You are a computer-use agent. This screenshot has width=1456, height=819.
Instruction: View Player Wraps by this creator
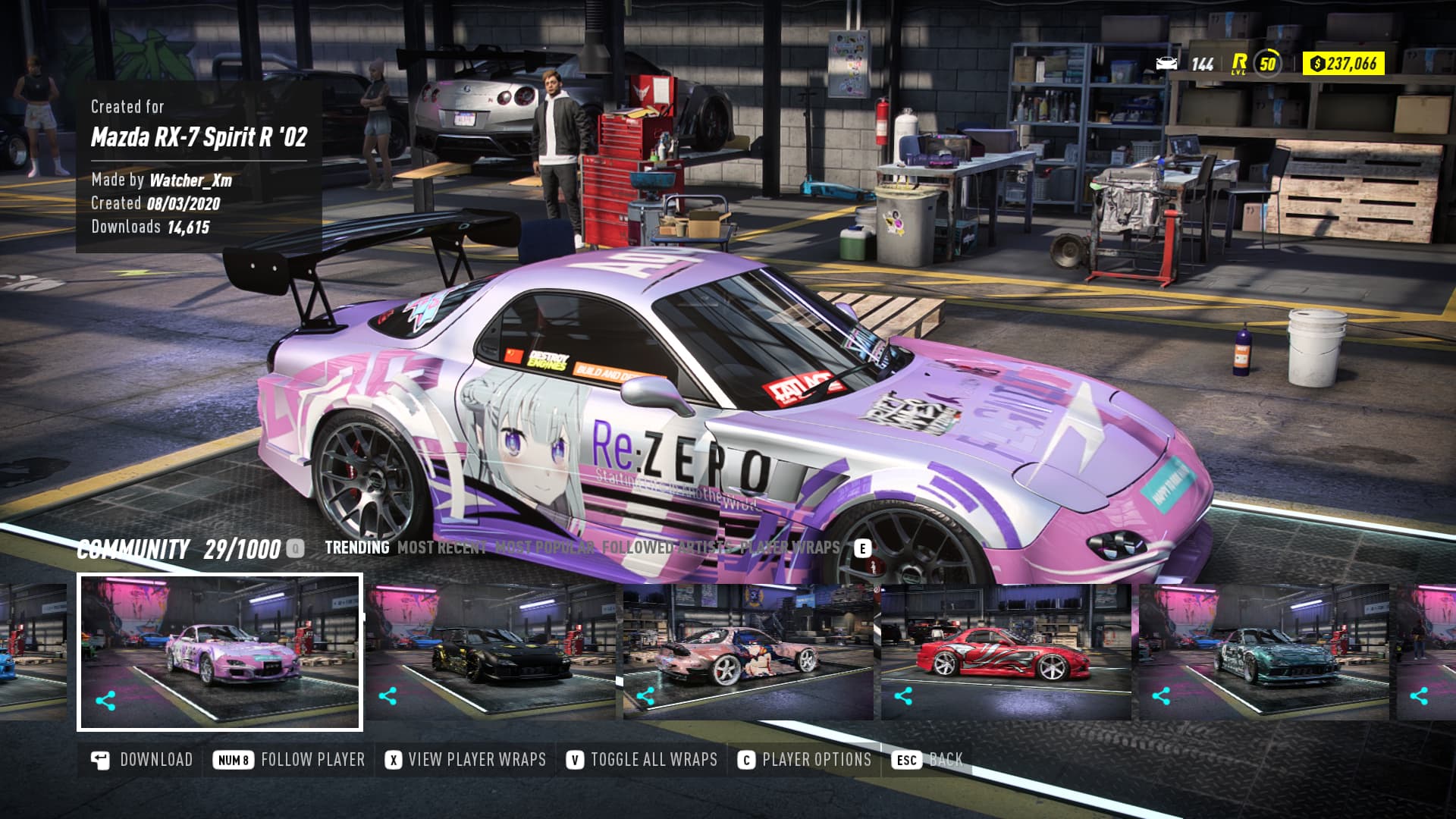pos(466,760)
